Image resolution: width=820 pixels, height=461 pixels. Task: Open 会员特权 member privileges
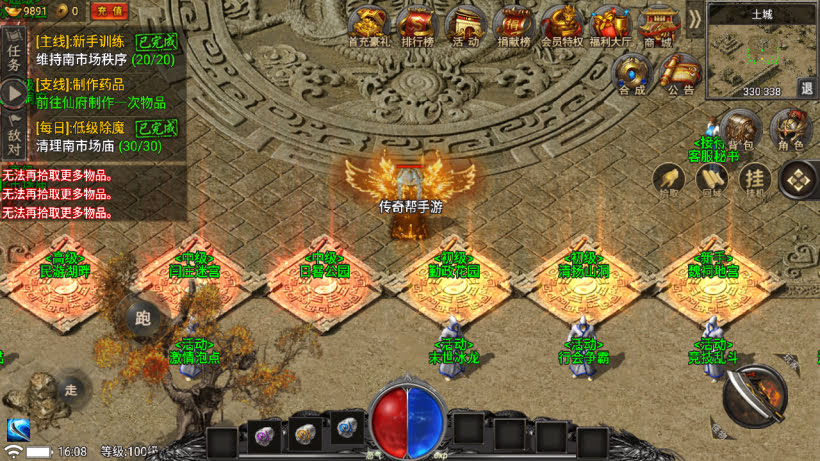coord(561,25)
